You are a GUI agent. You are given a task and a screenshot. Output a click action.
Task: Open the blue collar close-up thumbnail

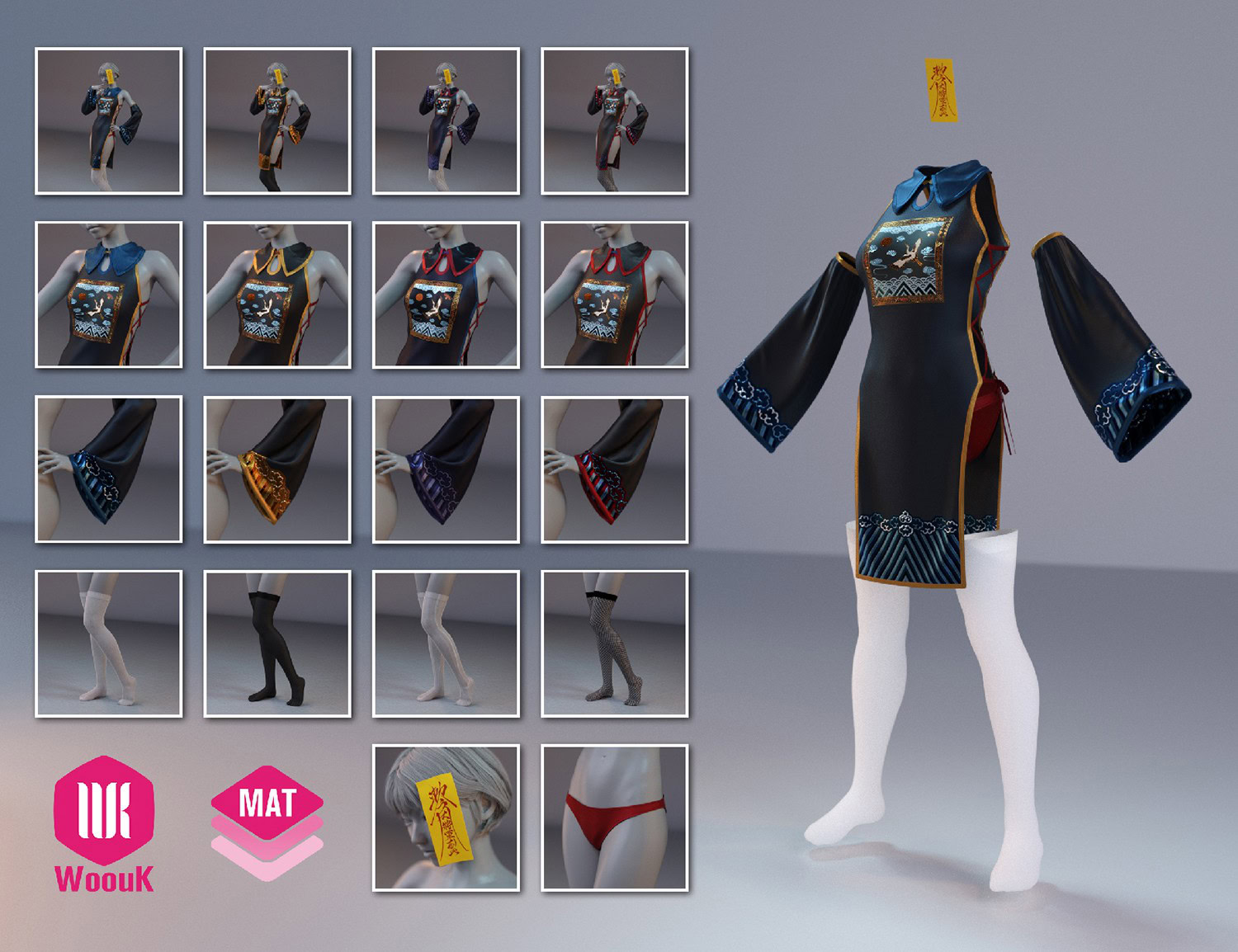click(x=108, y=295)
